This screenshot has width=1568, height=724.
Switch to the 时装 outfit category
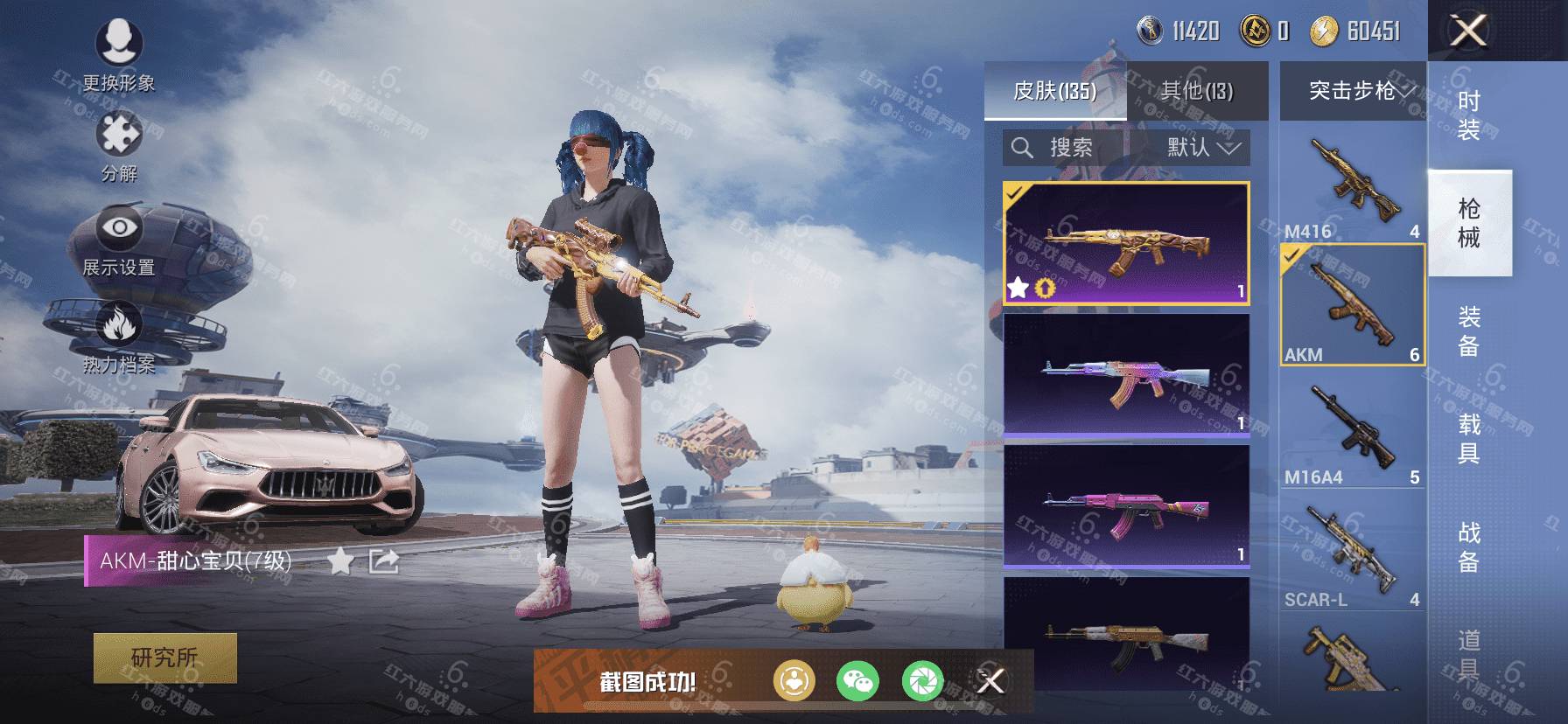point(1469,116)
